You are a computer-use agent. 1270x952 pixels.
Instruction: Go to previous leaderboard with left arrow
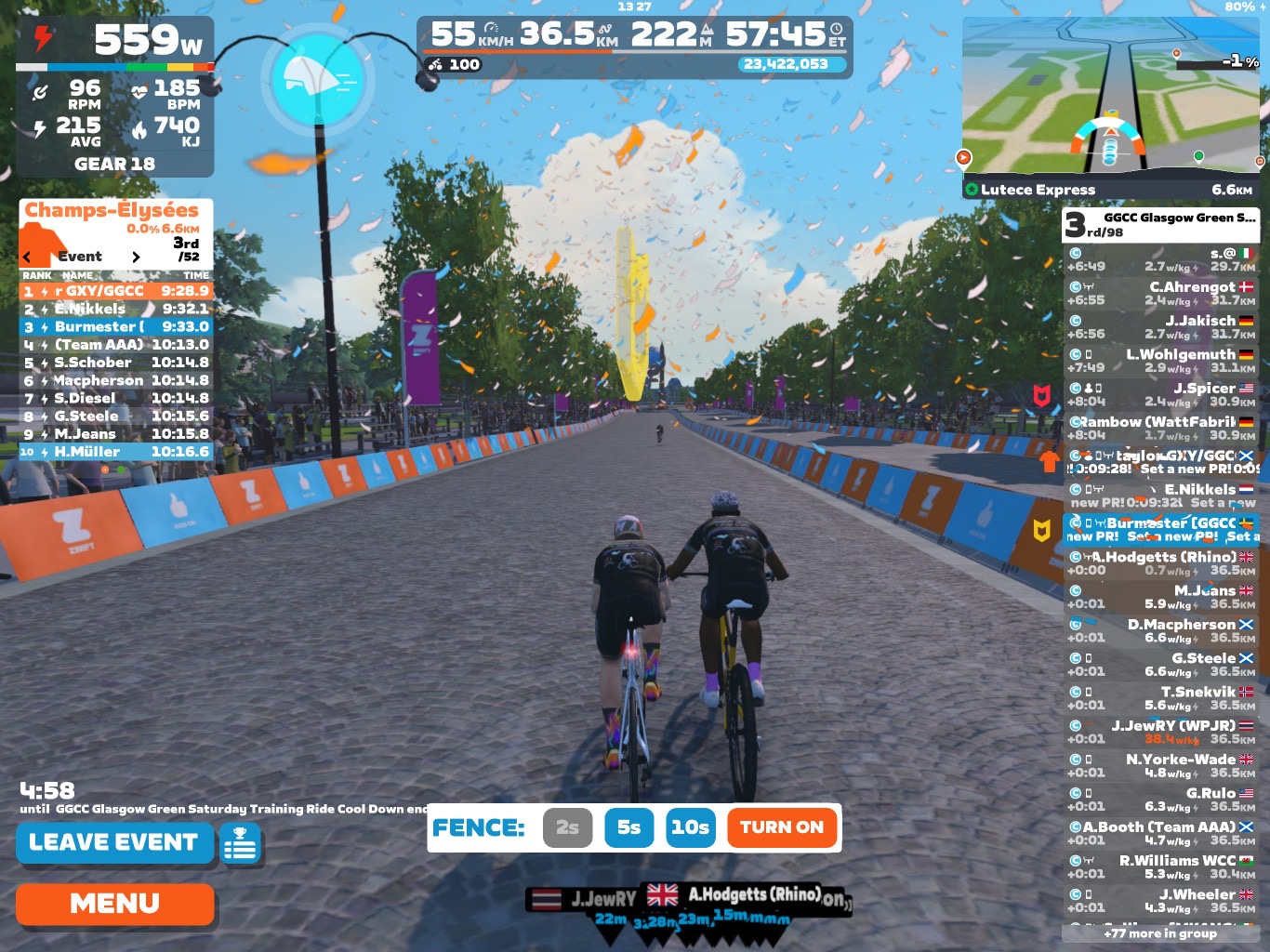[x=27, y=257]
